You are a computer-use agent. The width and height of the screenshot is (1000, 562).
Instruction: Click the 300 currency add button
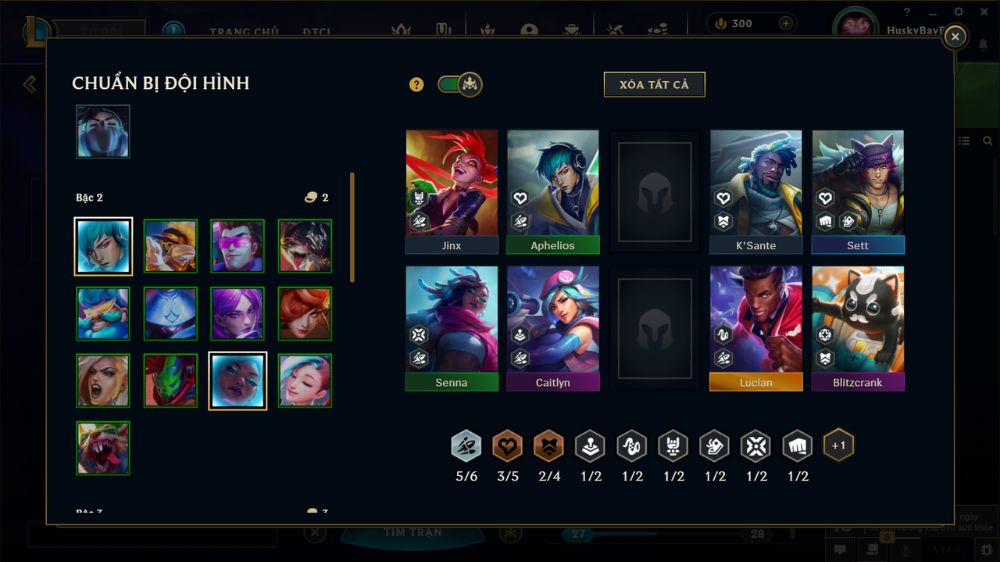(786, 23)
